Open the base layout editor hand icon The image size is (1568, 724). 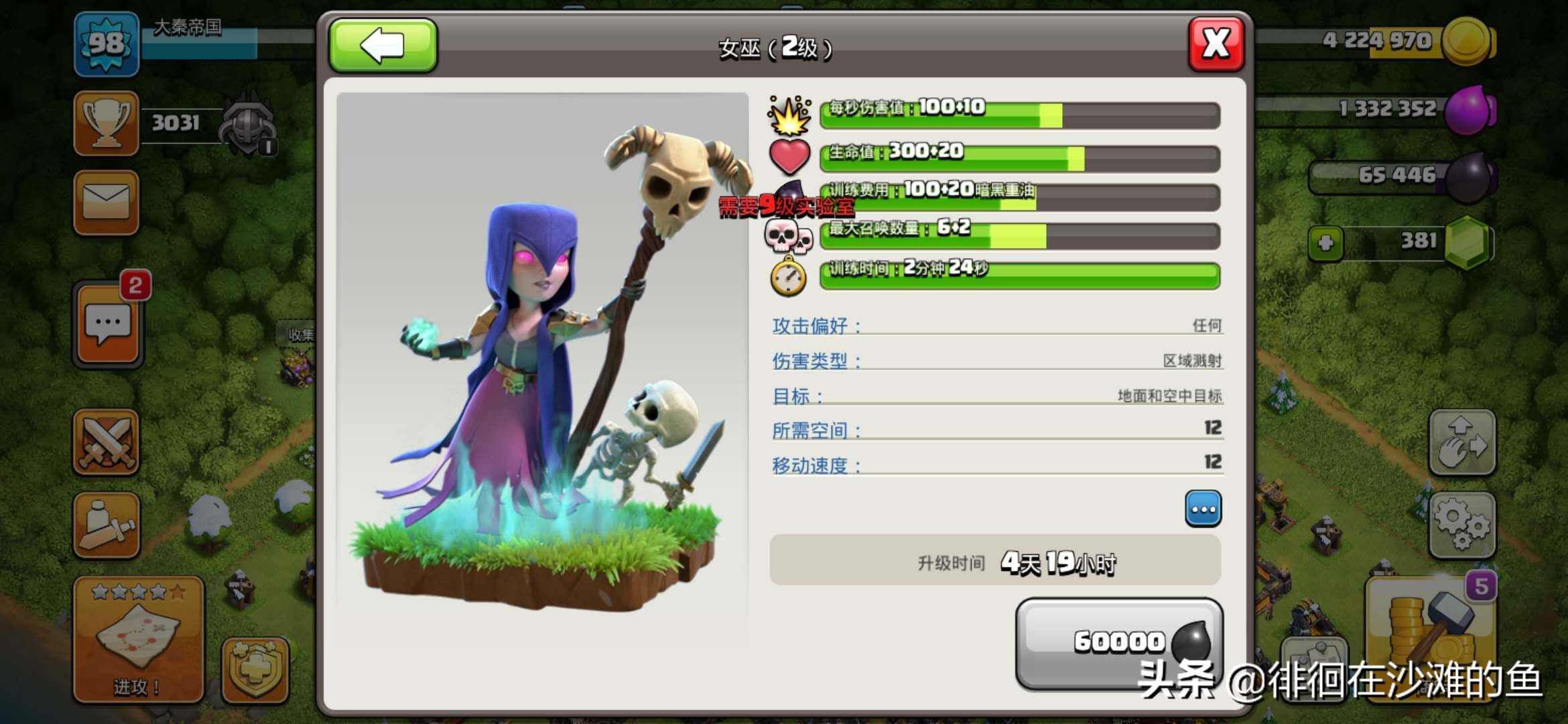point(1461,442)
